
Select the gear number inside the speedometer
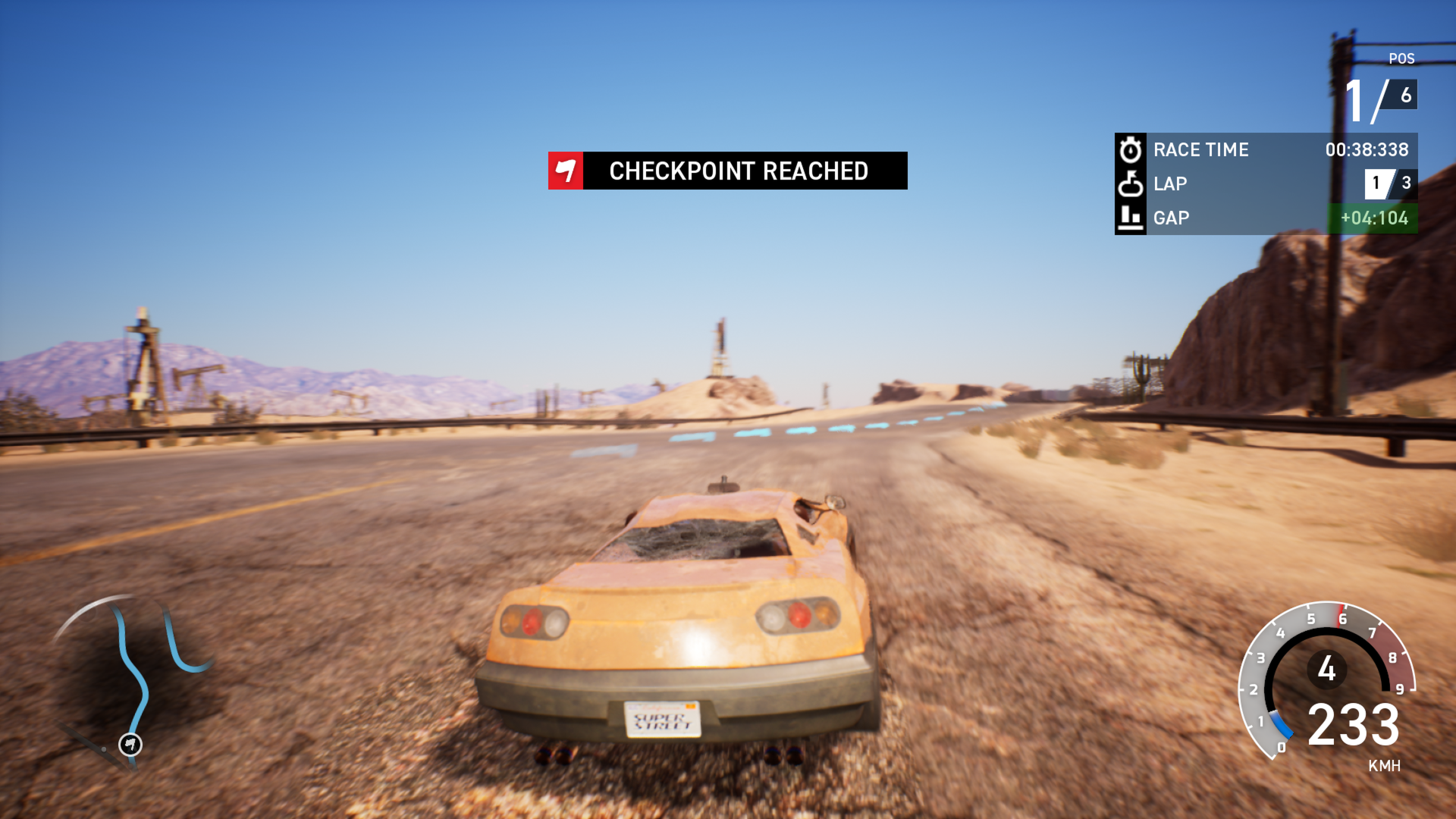[1326, 668]
